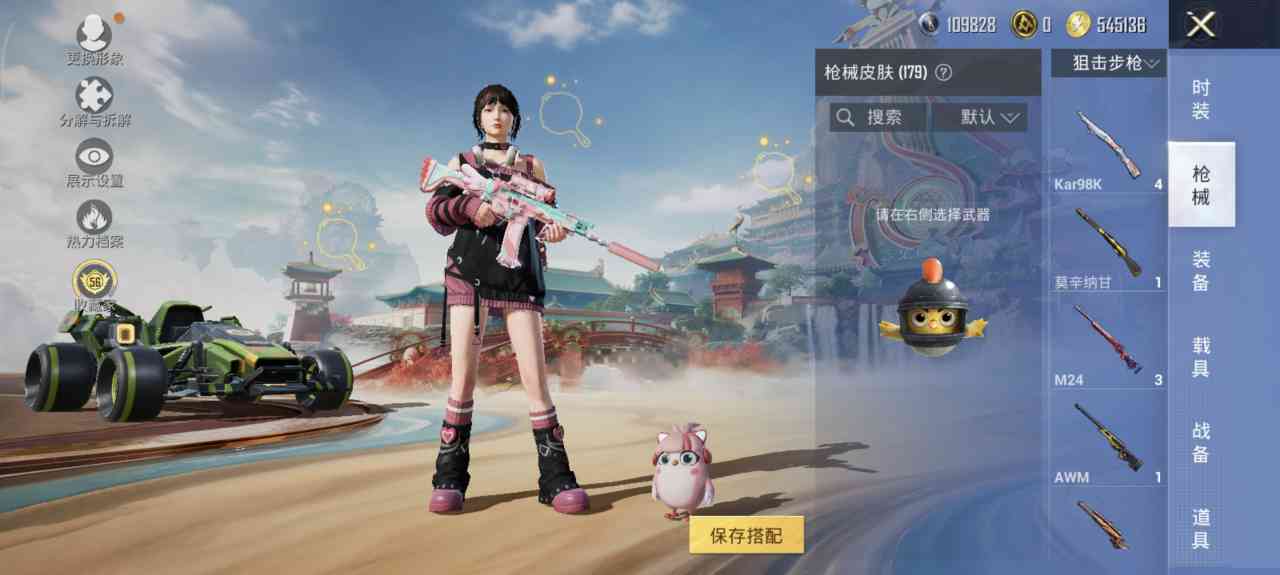Viewport: 1280px width, 575px height.
Task: Open the 狙击步枪 weapon type dropdown
Action: 1108,63
